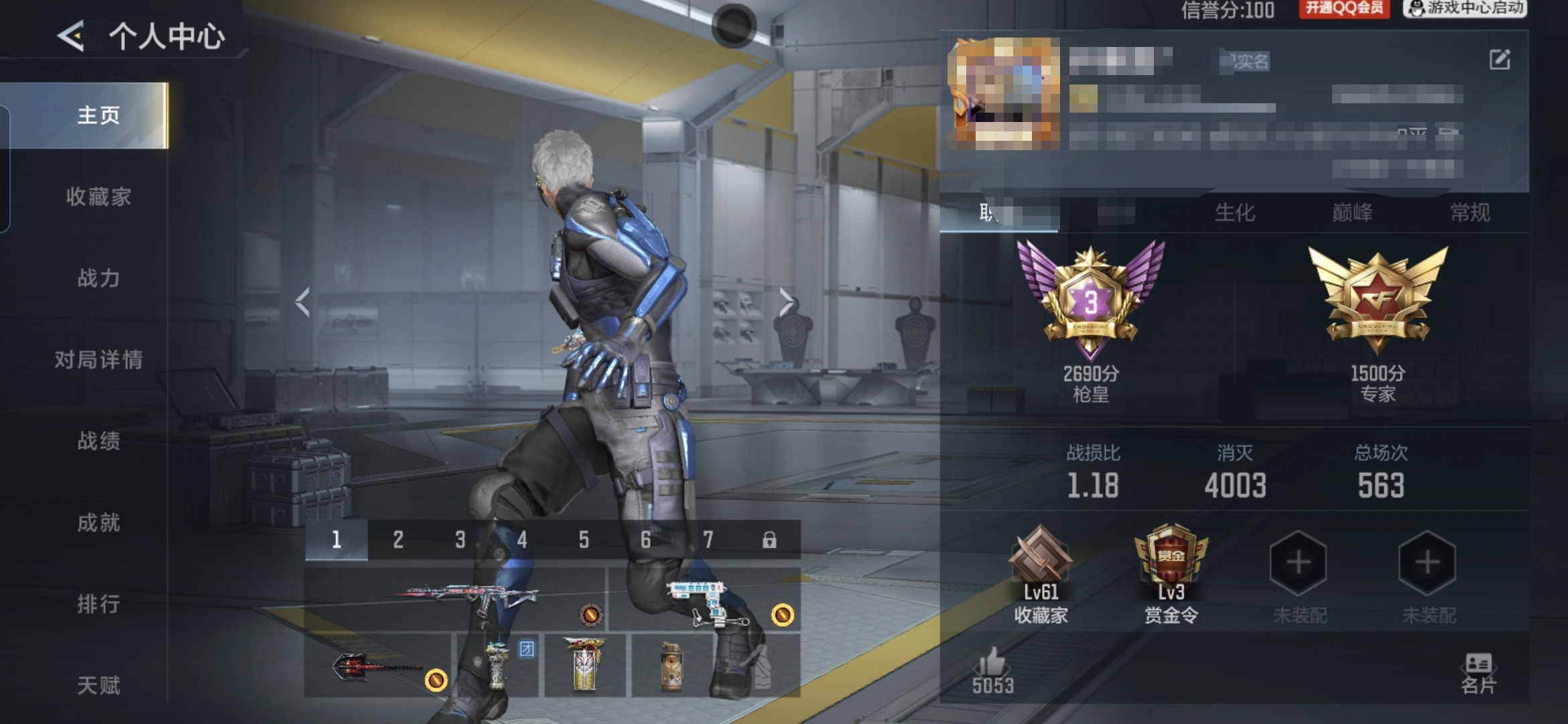Image resolution: width=1568 pixels, height=724 pixels.
Task: Show the 成就 achievements page
Action: coord(99,522)
